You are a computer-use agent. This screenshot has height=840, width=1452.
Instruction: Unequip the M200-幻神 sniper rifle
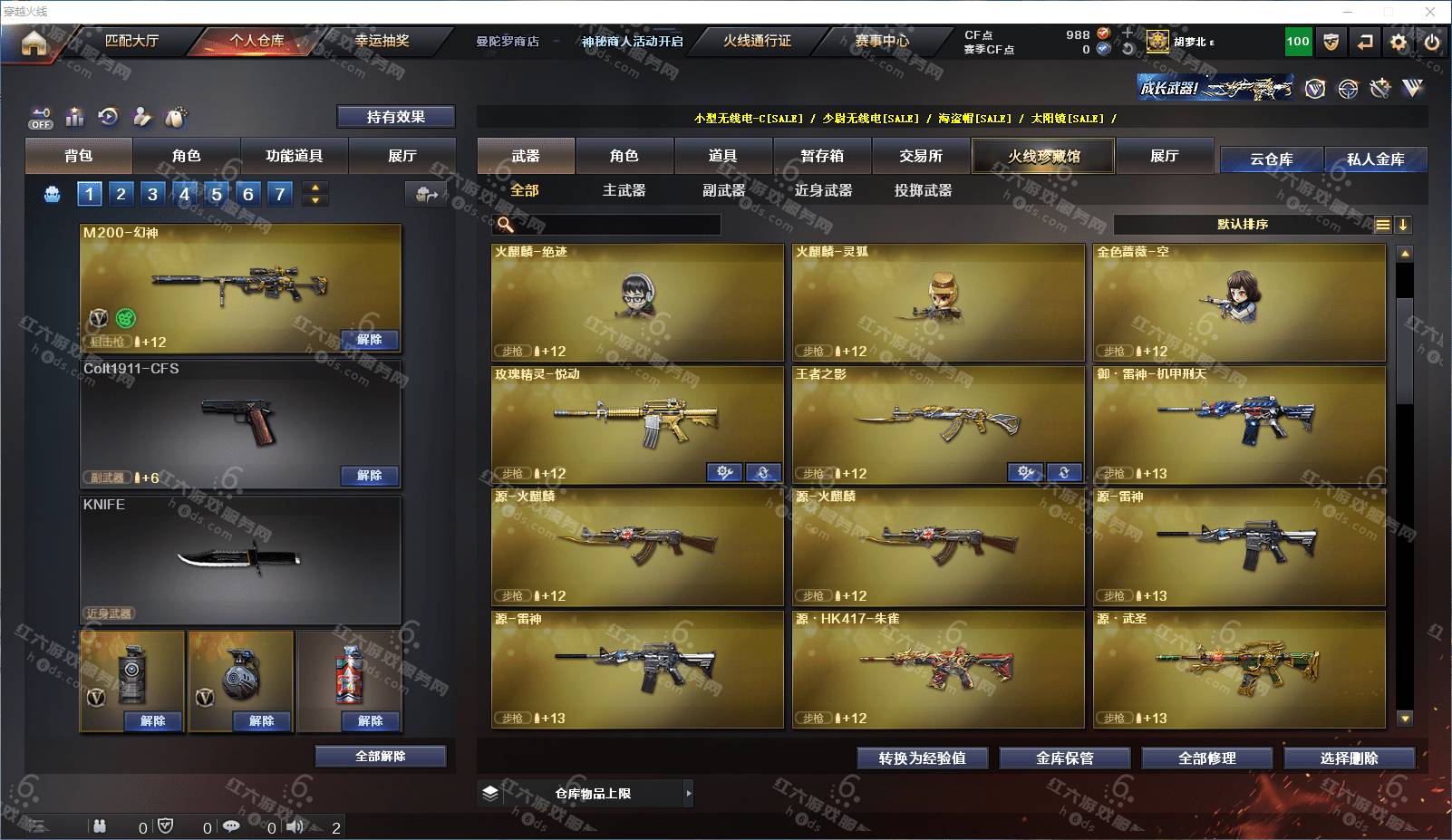(x=369, y=340)
